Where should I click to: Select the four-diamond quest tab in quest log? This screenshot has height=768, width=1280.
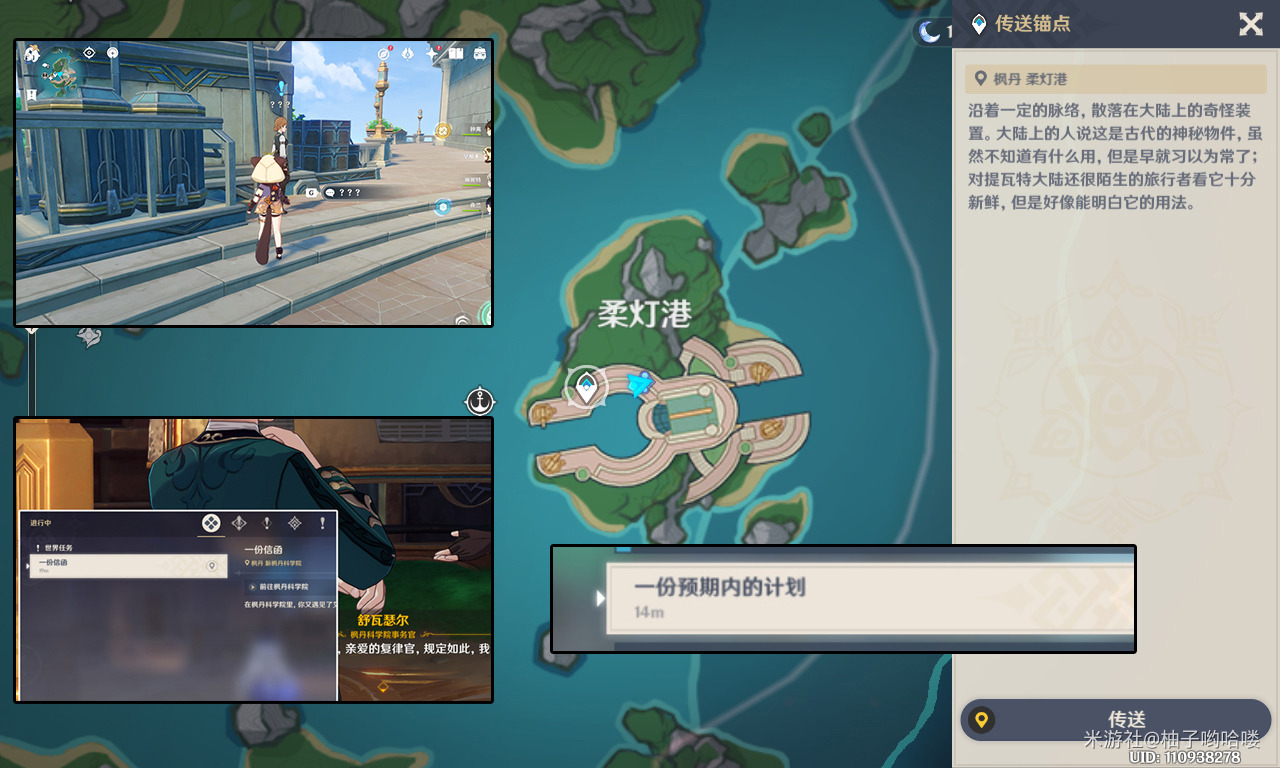[211, 524]
